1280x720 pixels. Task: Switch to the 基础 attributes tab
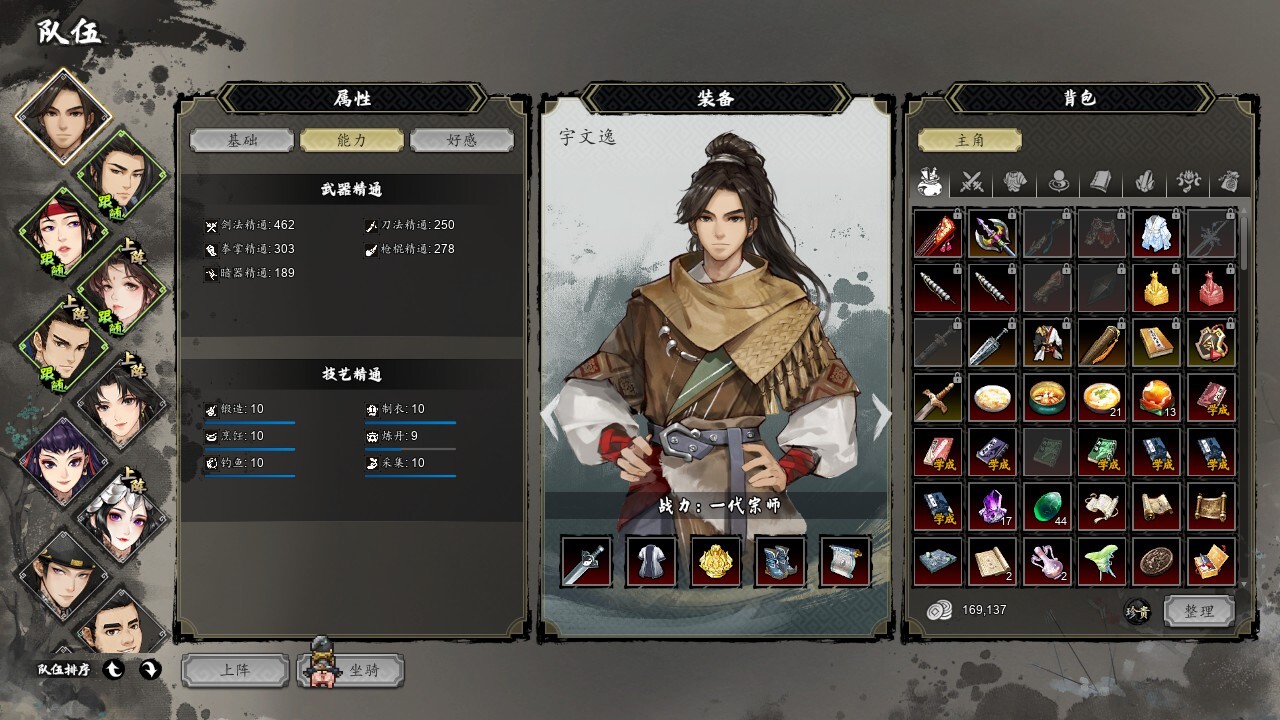coord(241,140)
